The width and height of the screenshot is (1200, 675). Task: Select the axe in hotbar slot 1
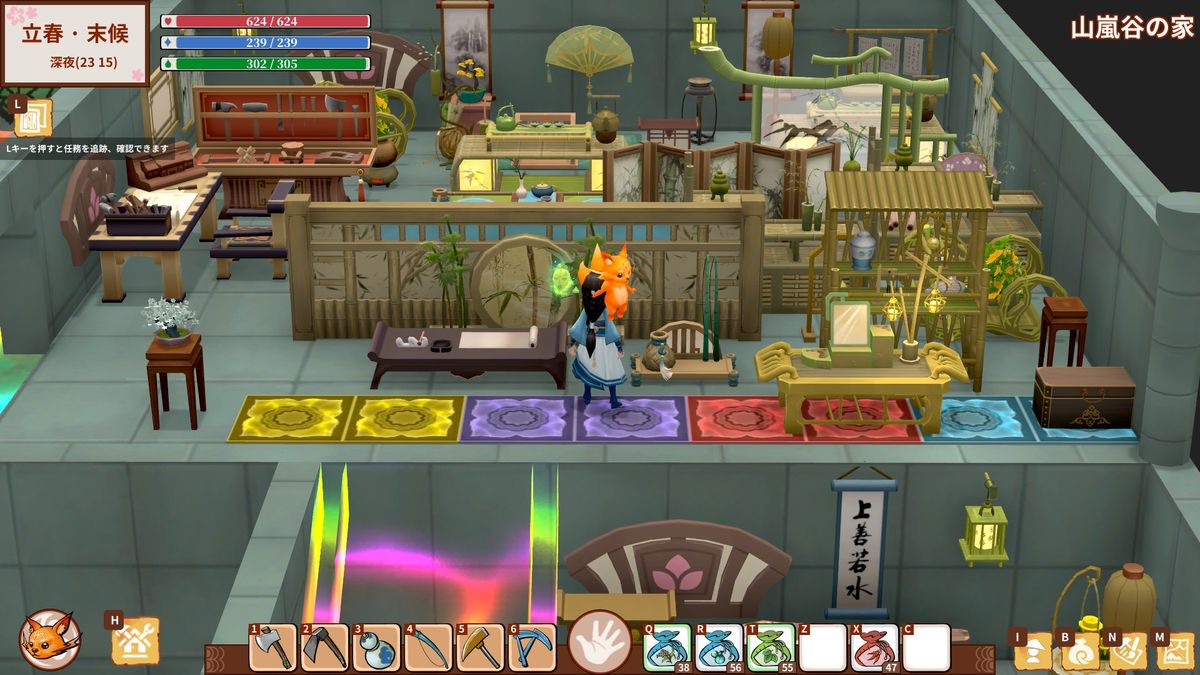point(273,647)
